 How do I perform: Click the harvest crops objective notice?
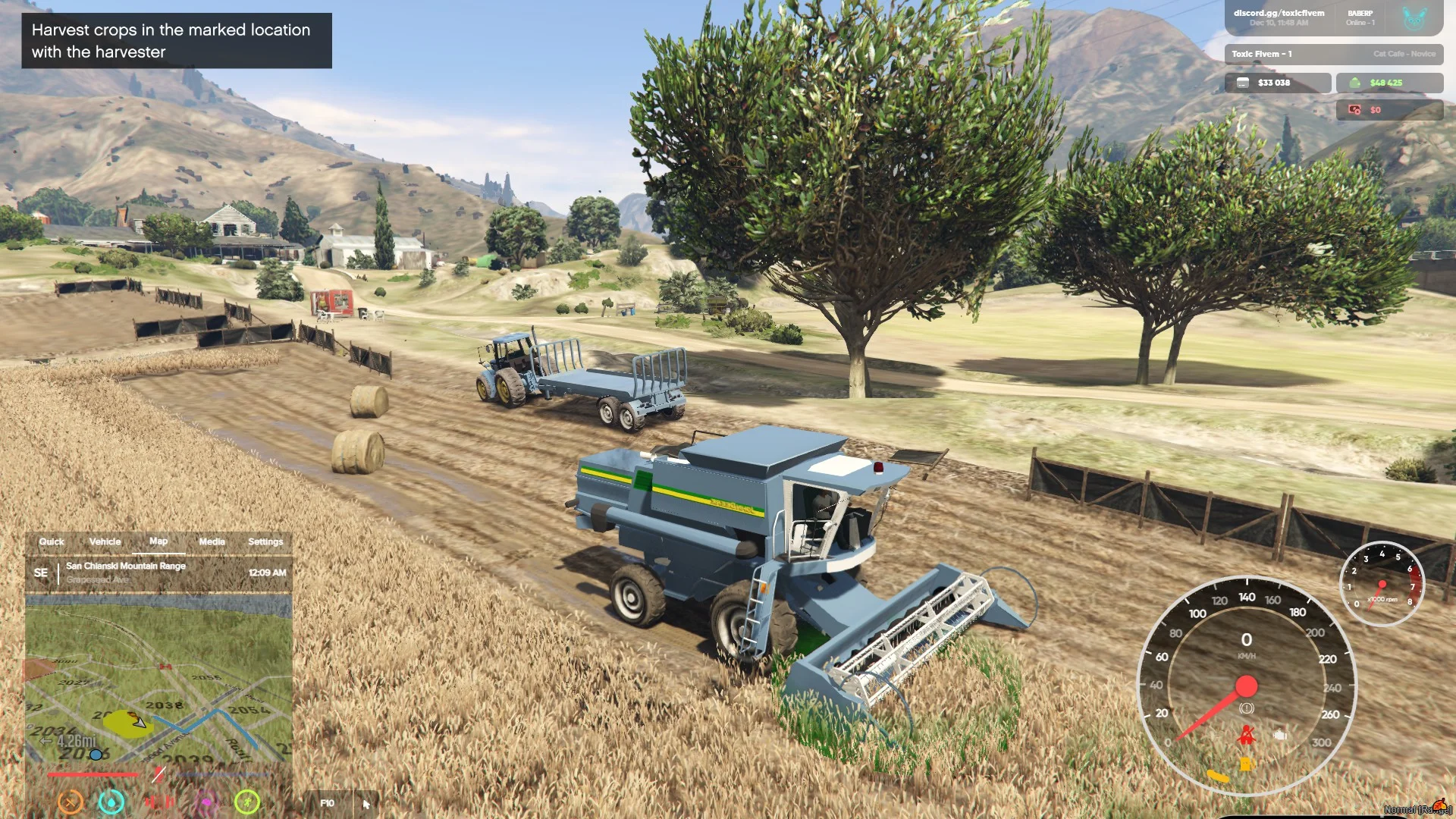[x=177, y=41]
